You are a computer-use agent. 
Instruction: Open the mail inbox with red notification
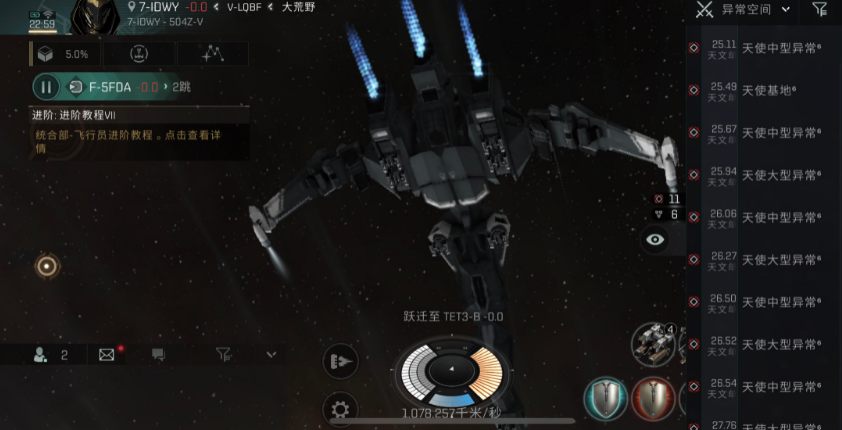(107, 354)
